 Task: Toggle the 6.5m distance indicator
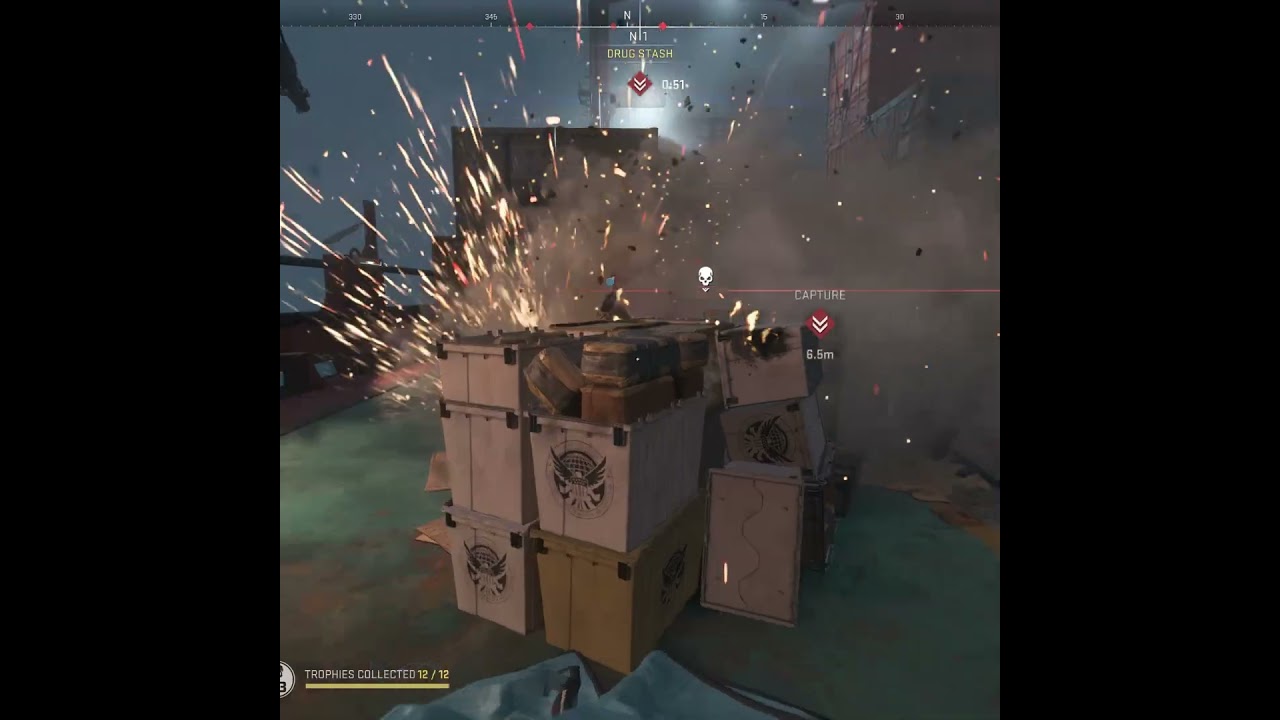818,352
